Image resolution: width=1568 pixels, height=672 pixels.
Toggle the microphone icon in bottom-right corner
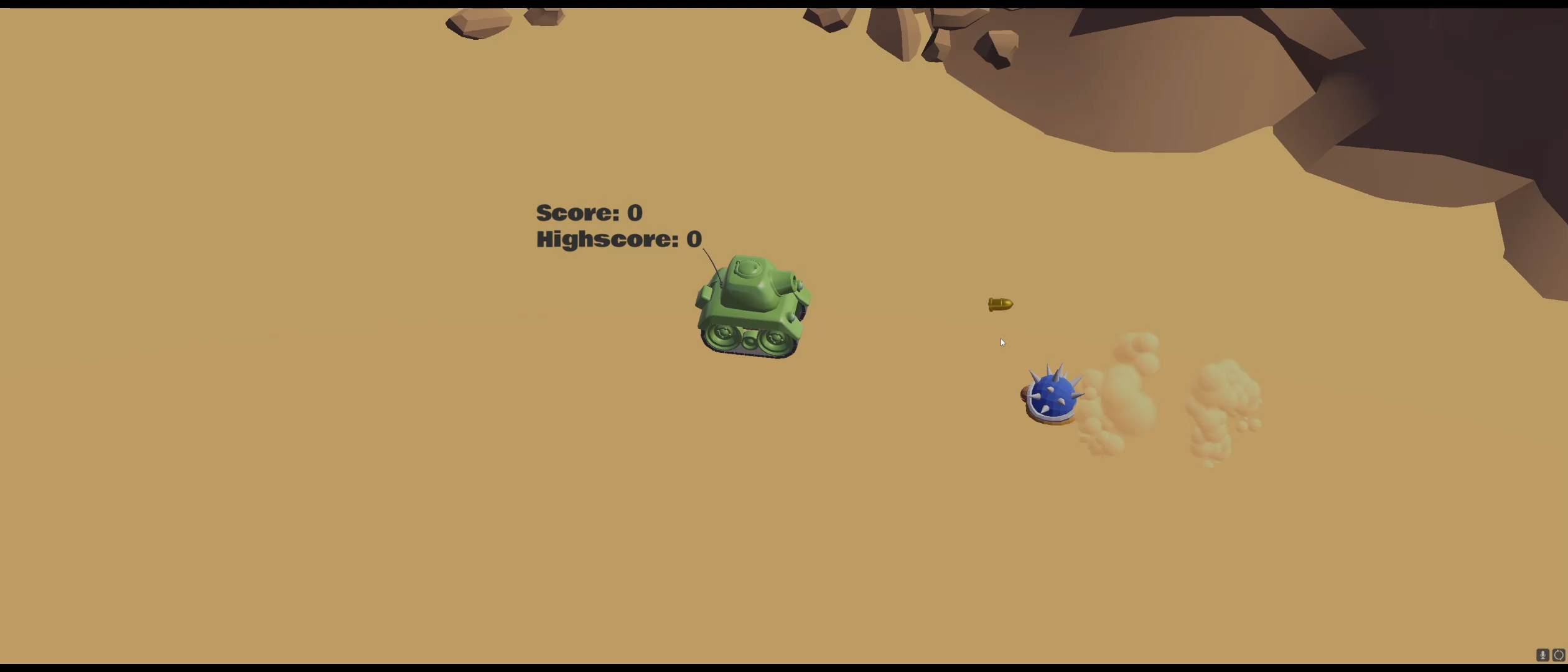coord(1543,655)
